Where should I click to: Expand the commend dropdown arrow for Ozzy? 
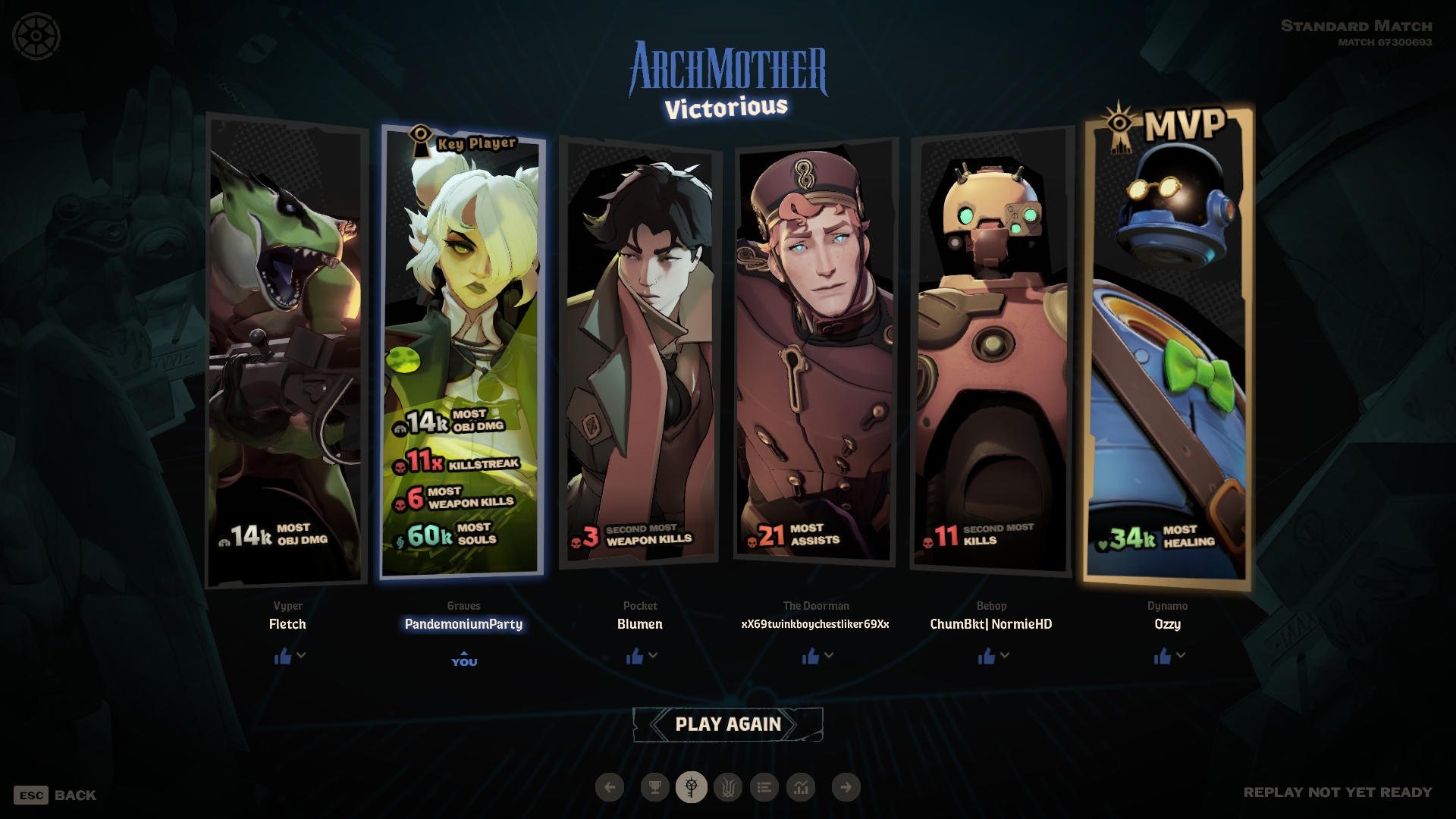pyautogui.click(x=1181, y=655)
